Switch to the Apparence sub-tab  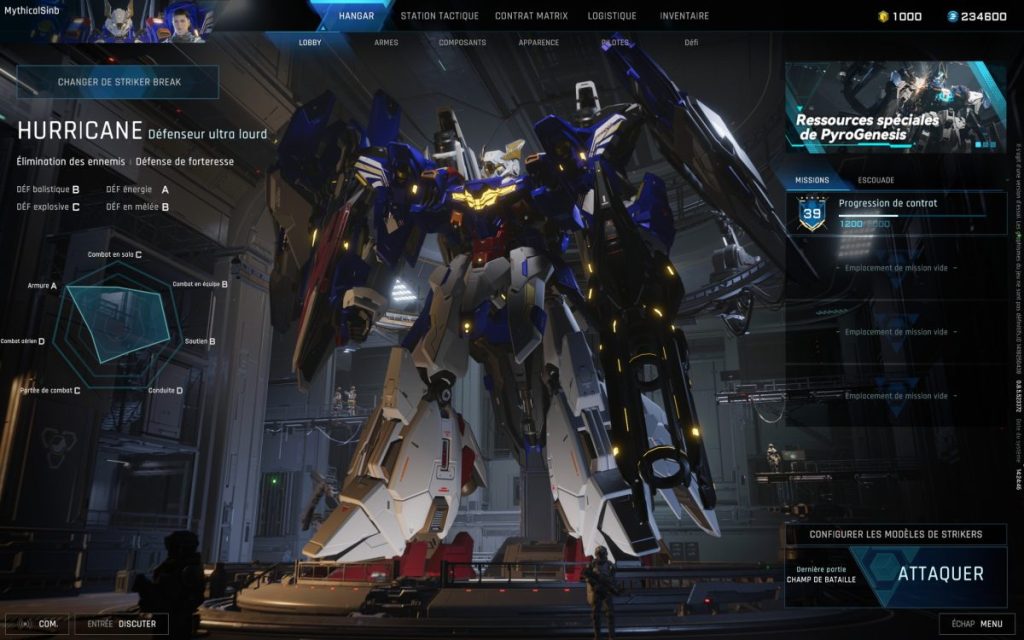[x=539, y=43]
